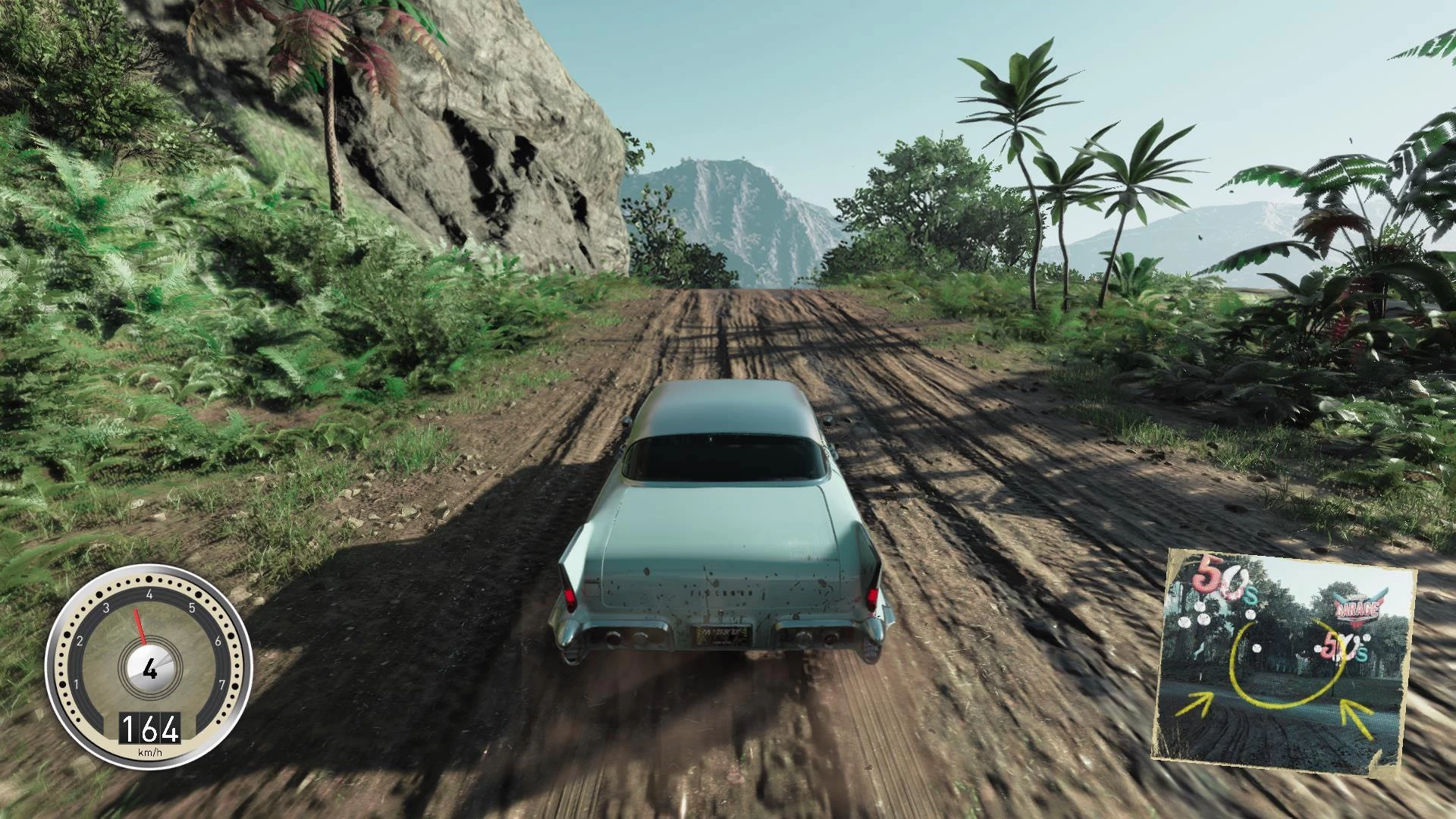Open the photo hint thumbnail with yellow arrows
1456x819 pixels.
pos(1283,661)
